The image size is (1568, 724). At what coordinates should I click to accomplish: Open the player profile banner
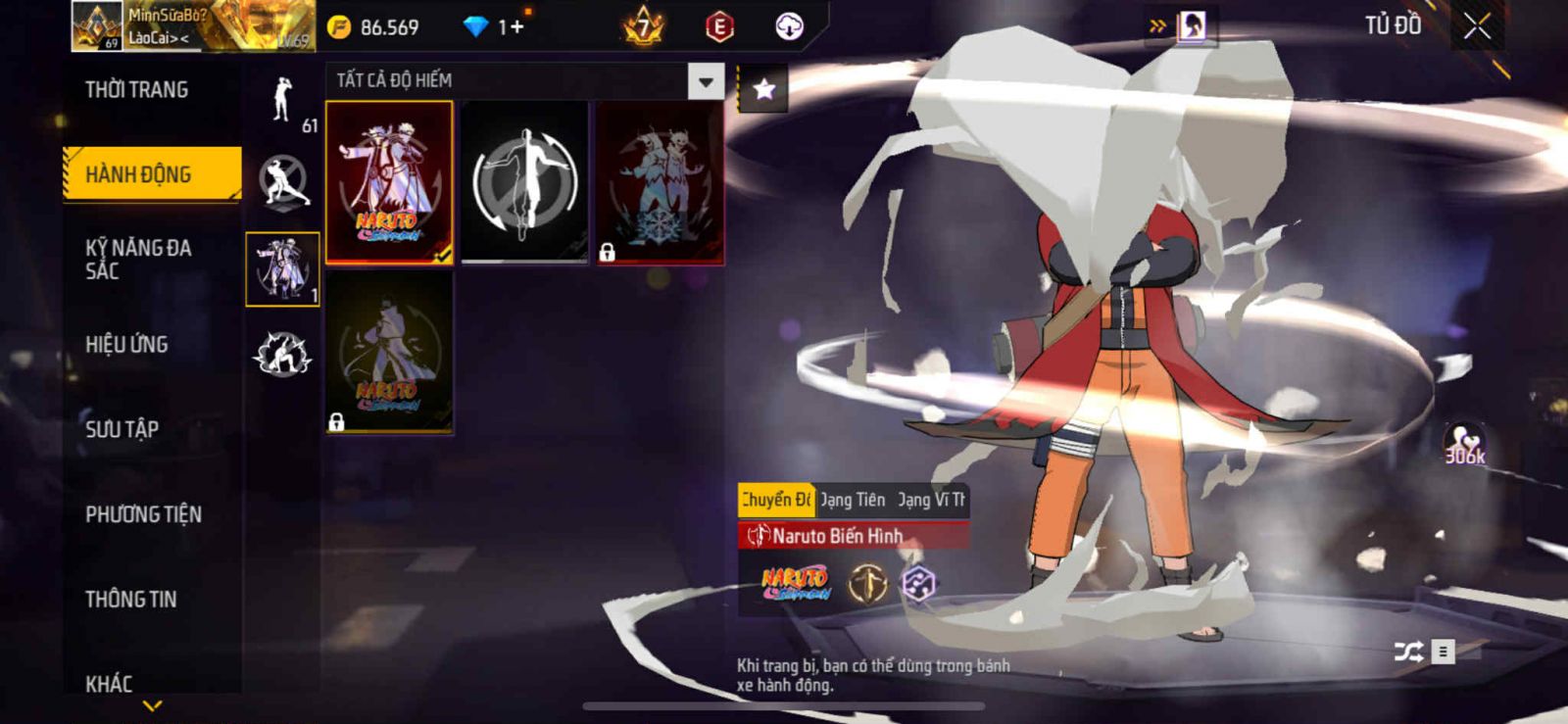(x=192, y=26)
